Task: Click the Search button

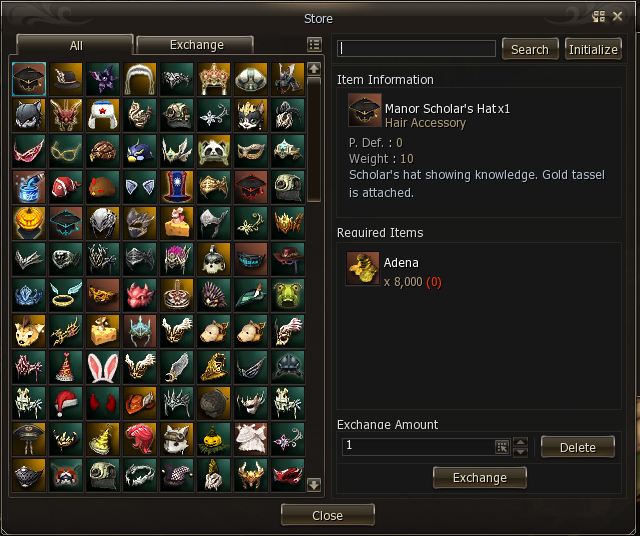Action: coord(530,49)
